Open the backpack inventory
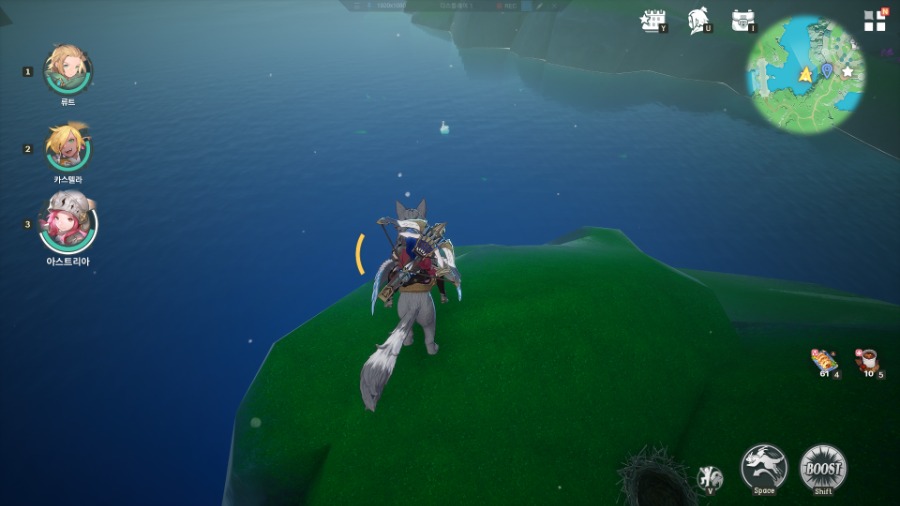The image size is (900, 506). [742, 20]
